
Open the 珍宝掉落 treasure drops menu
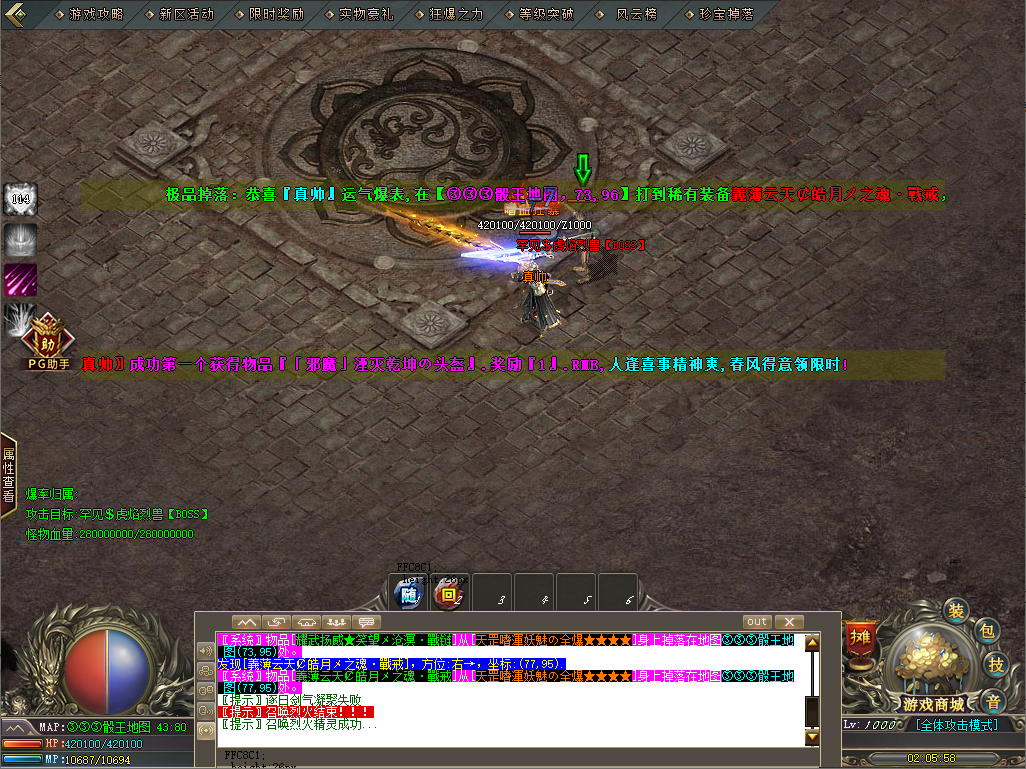tap(726, 14)
